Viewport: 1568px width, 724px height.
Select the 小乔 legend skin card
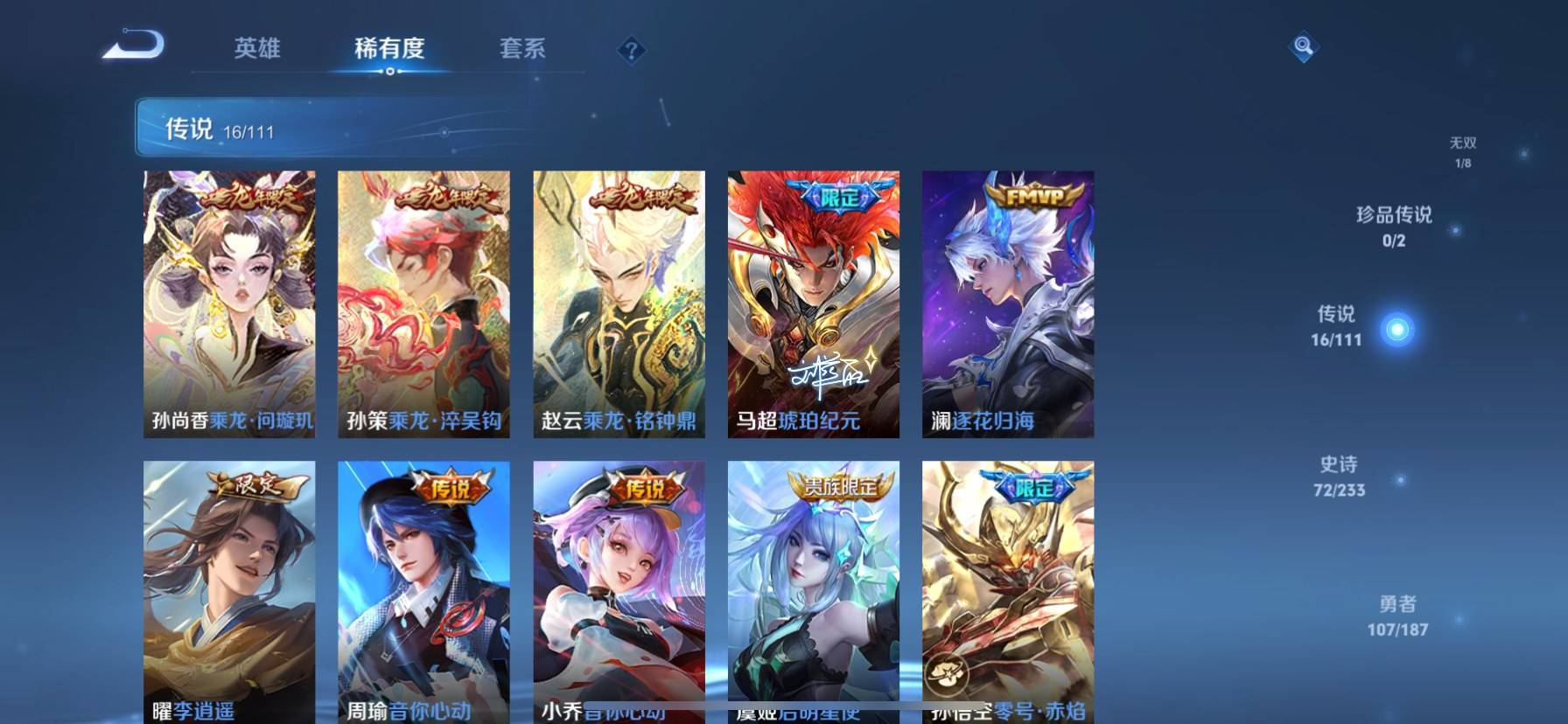[x=619, y=592]
